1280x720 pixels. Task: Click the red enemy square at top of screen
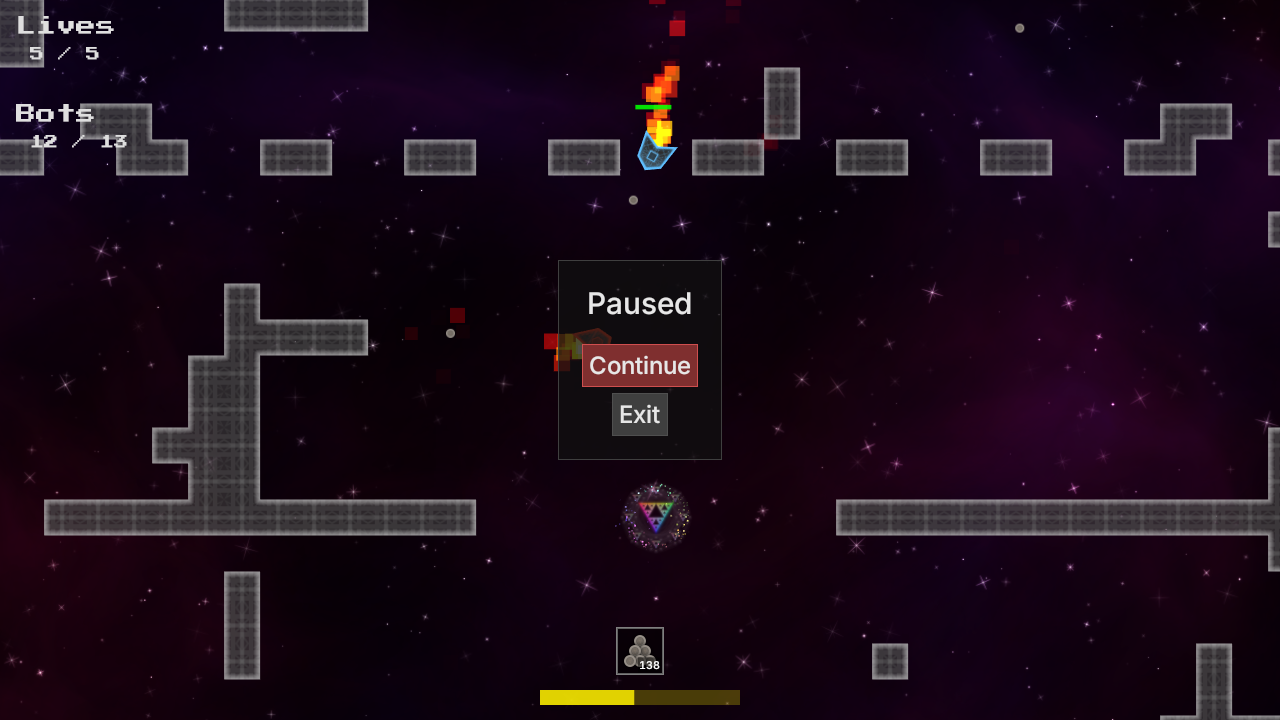coord(676,27)
